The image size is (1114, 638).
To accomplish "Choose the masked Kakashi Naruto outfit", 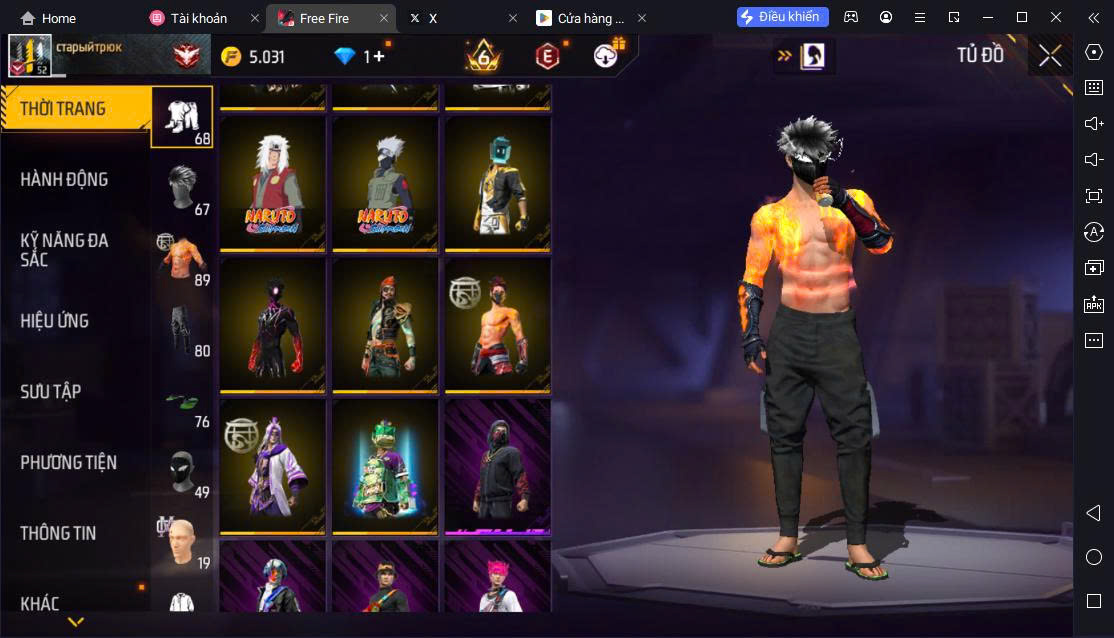I will click(x=385, y=184).
